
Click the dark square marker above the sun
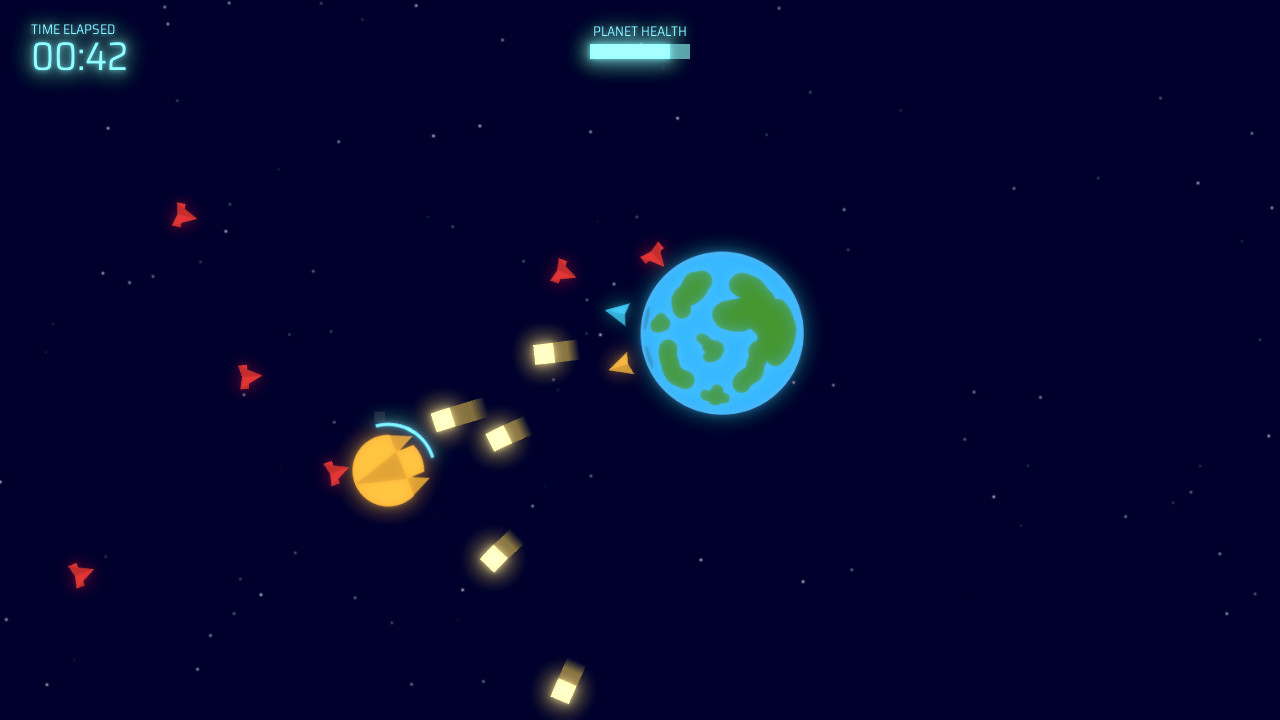(381, 415)
